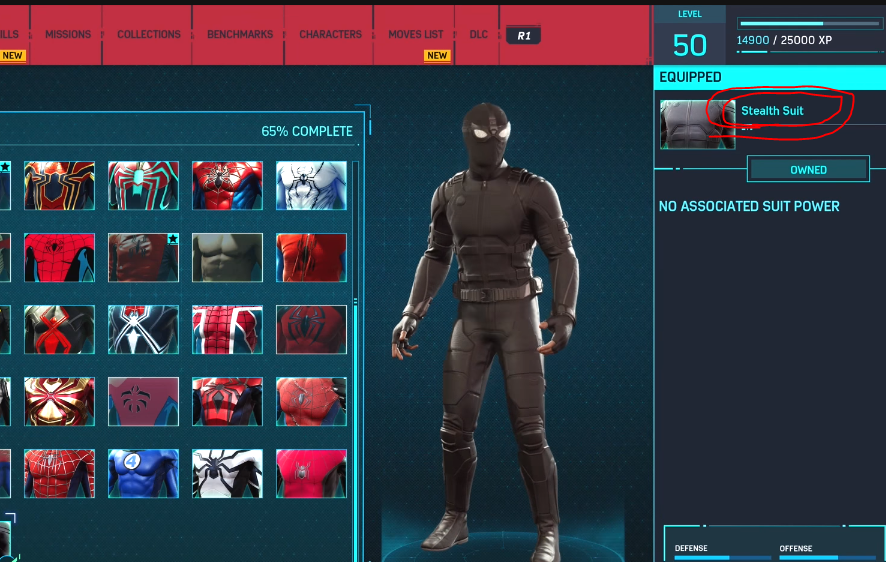Switch to the Collections tab
This screenshot has width=886, height=562.
click(149, 34)
